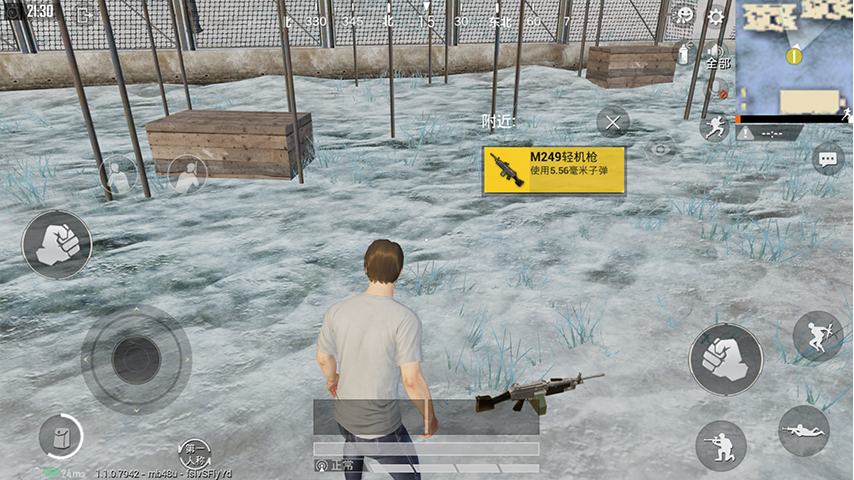Lean left with the peek button

click(x=118, y=176)
